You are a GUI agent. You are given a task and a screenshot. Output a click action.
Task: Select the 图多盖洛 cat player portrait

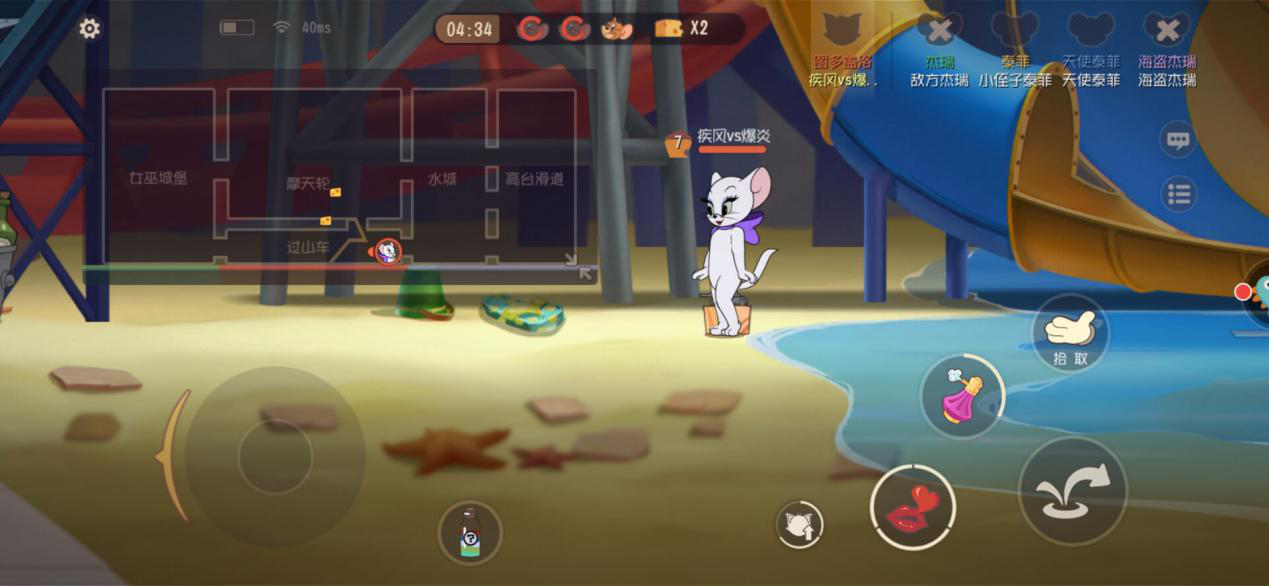coord(843,30)
